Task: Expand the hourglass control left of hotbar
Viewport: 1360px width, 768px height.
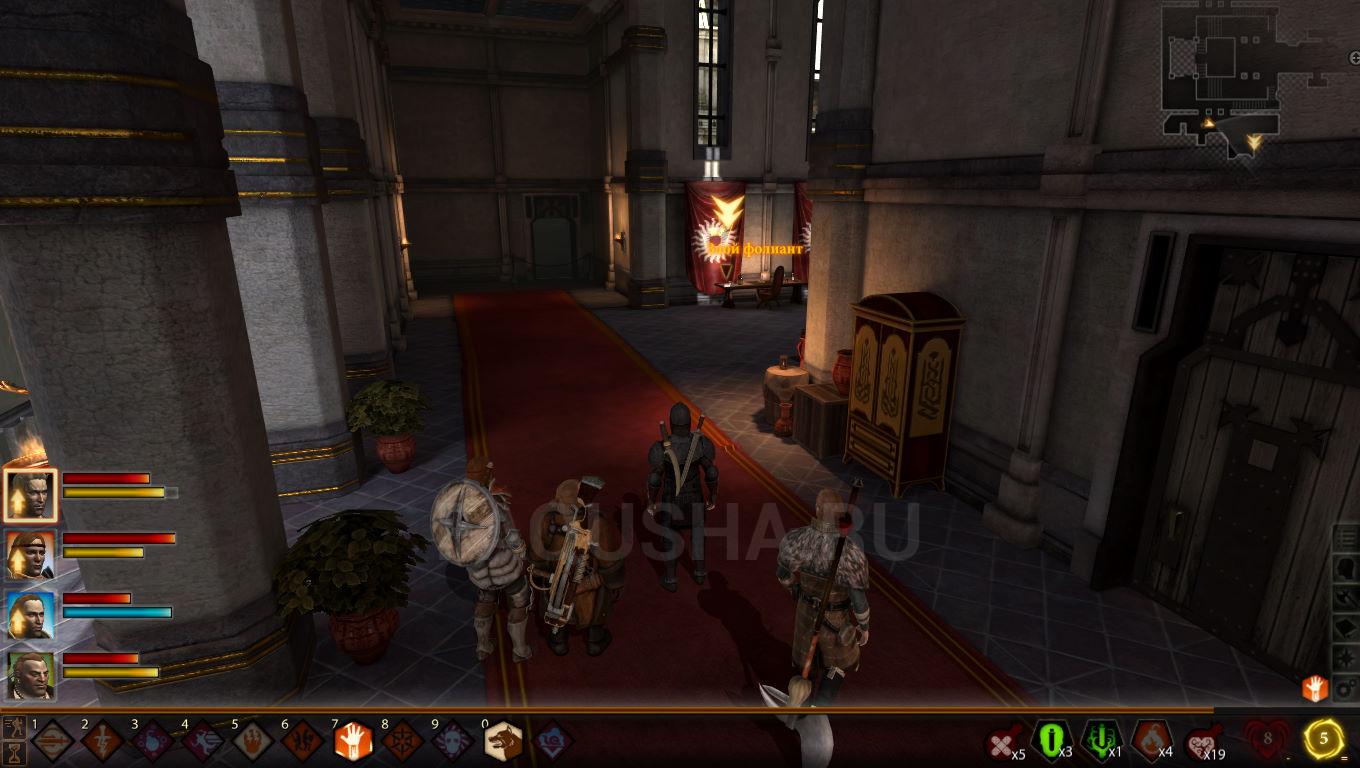Action: click(13, 752)
